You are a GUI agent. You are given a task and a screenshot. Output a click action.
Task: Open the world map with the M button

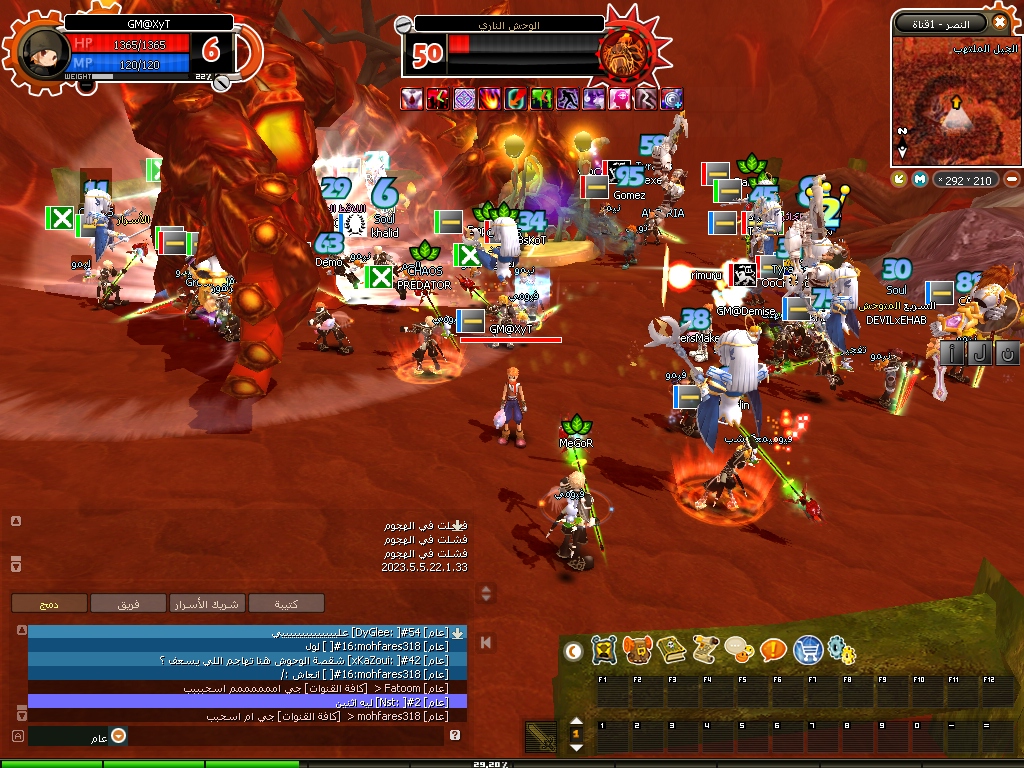[x=919, y=179]
